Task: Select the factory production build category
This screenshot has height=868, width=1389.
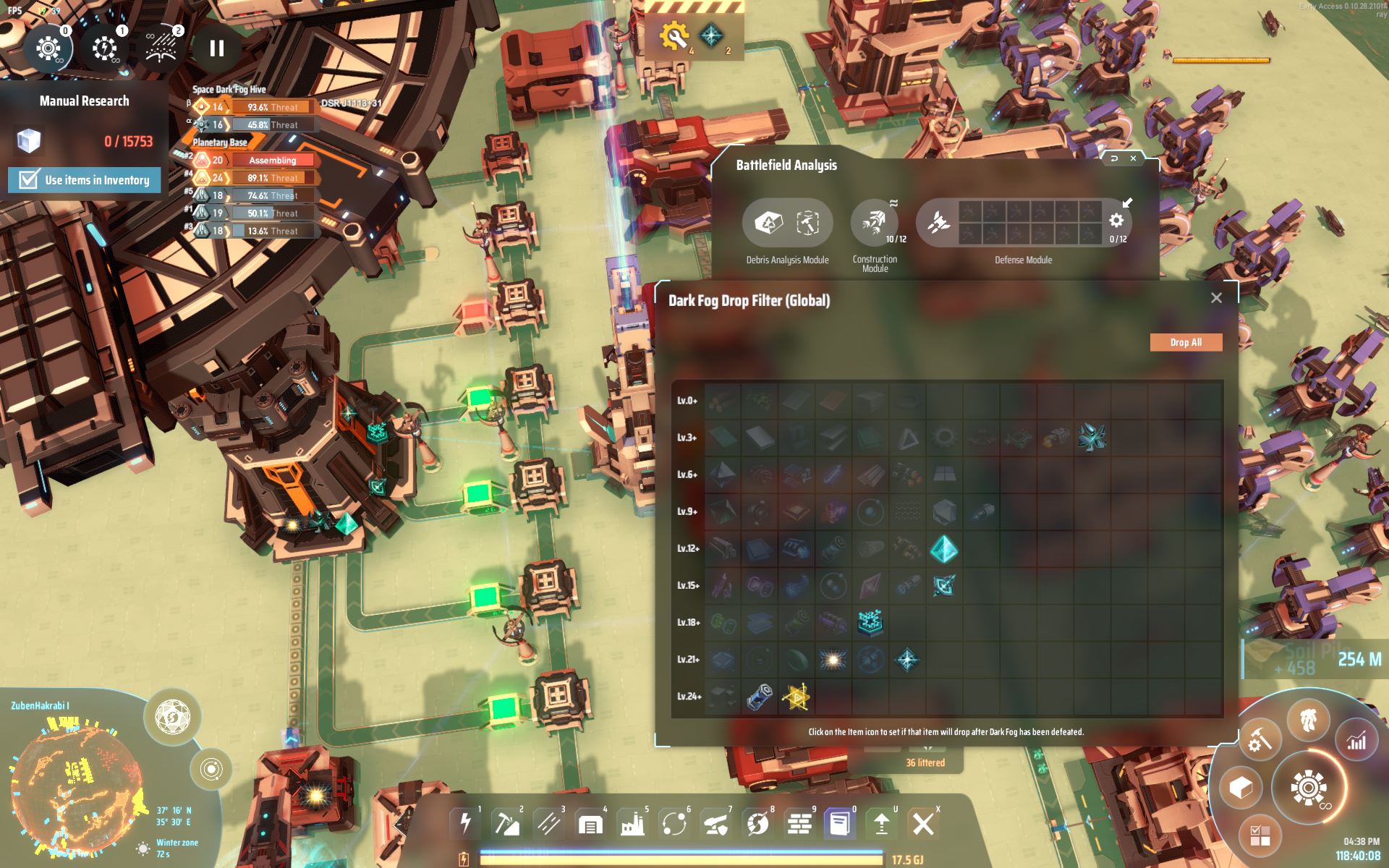Action: (632, 823)
